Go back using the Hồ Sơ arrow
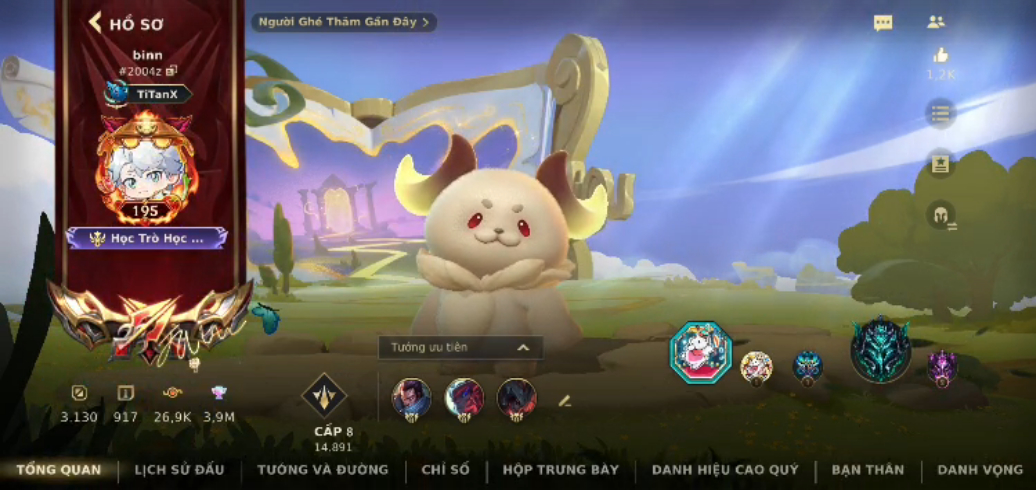The image size is (1036, 490). tap(97, 22)
